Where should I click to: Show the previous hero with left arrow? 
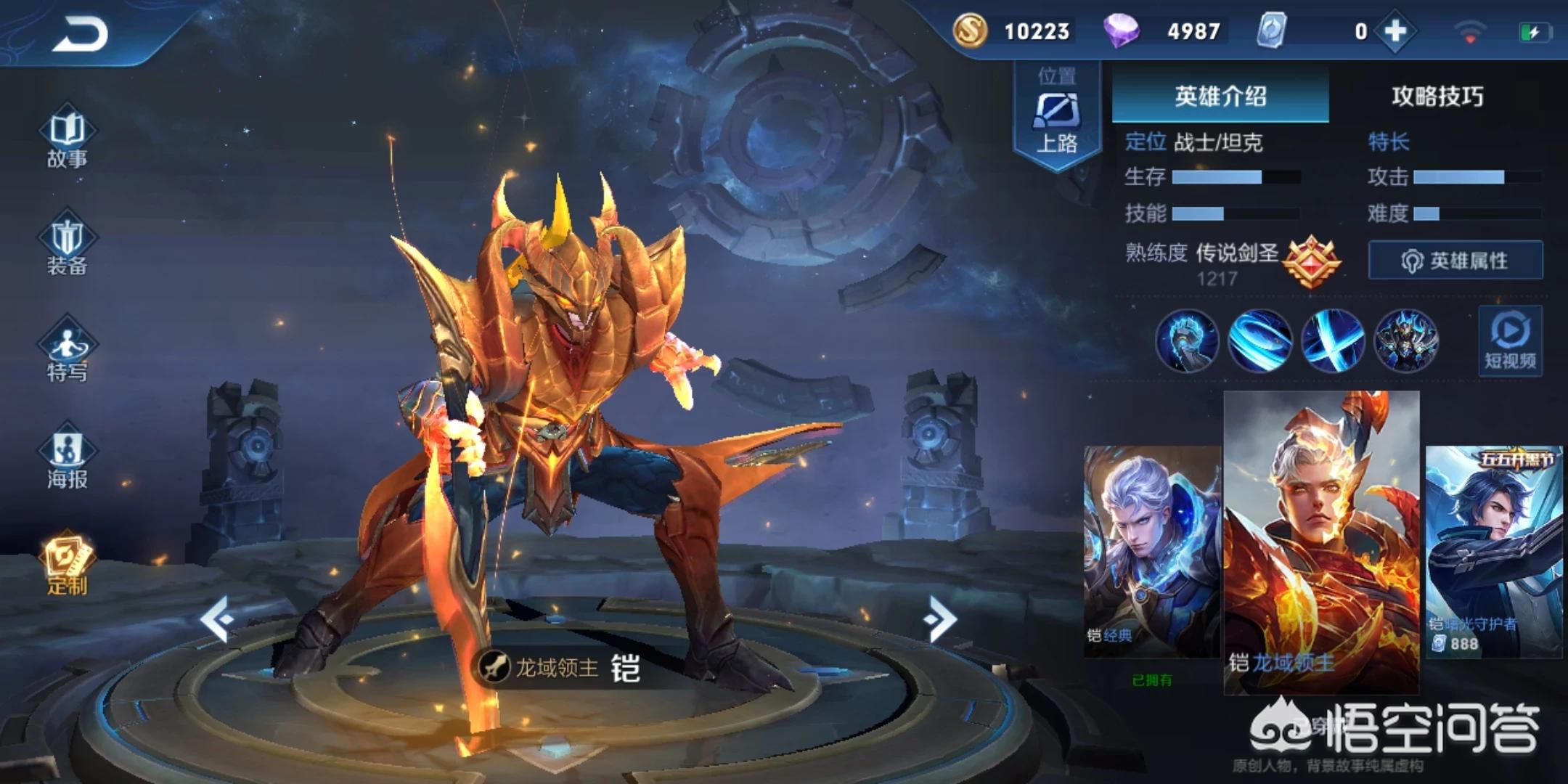(217, 618)
